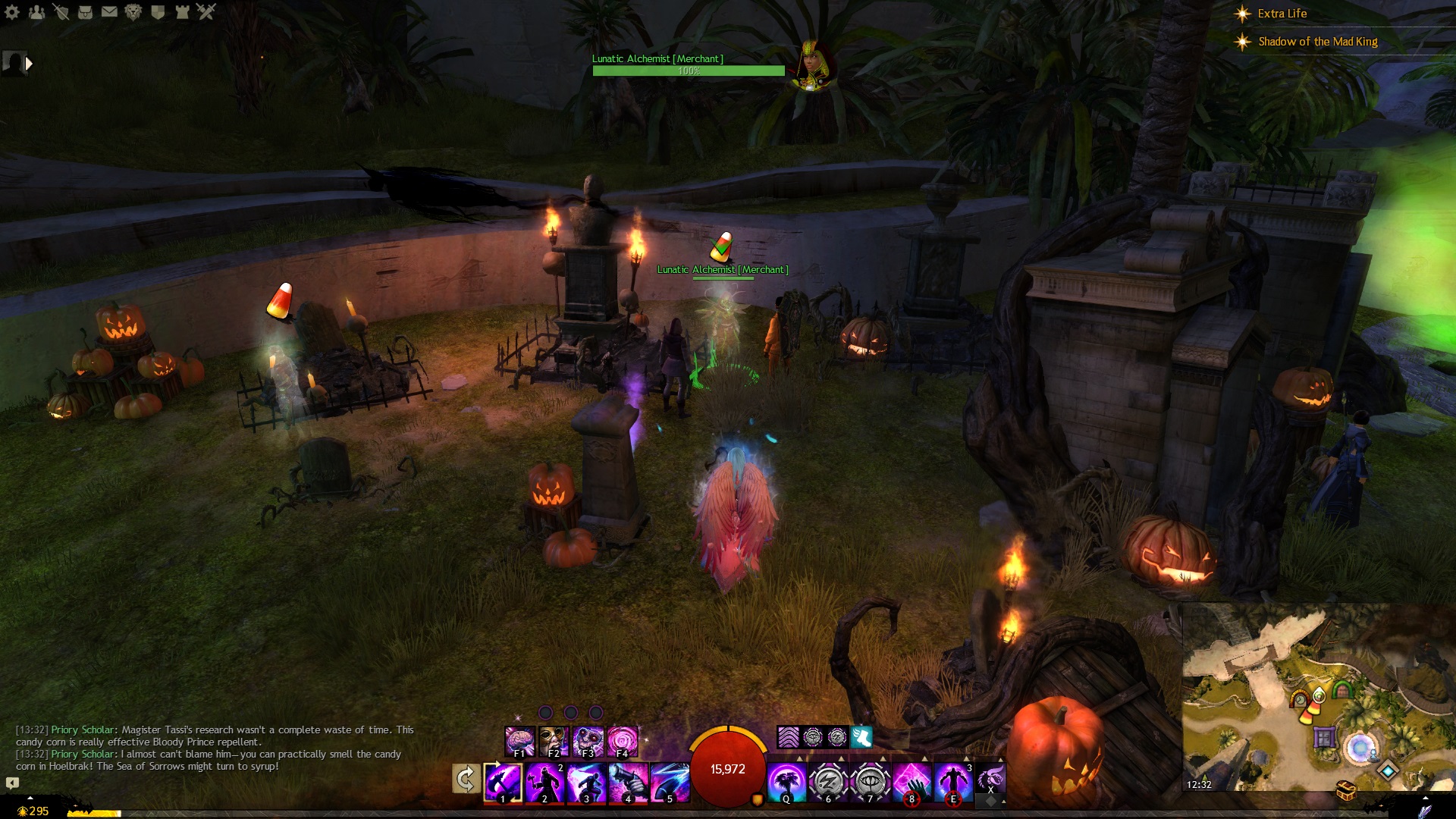Select the Extra Life objective
Image resolution: width=1456 pixels, height=819 pixels.
1282,14
